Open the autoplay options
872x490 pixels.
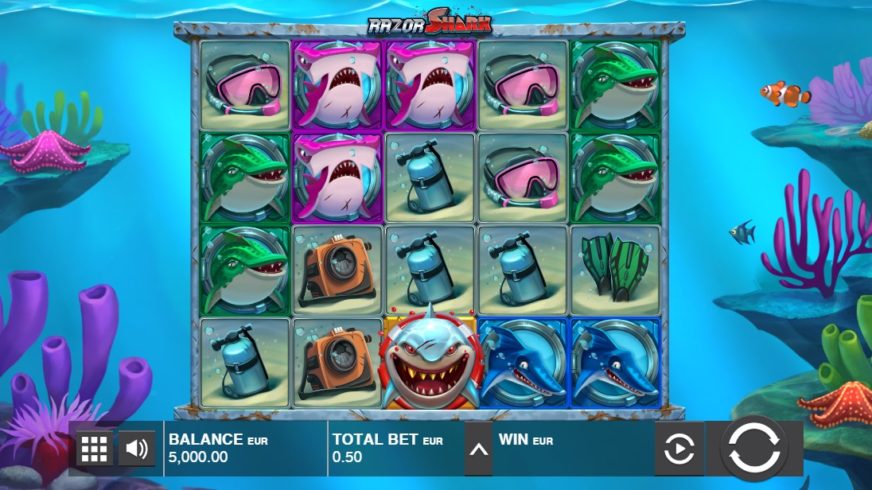click(678, 450)
